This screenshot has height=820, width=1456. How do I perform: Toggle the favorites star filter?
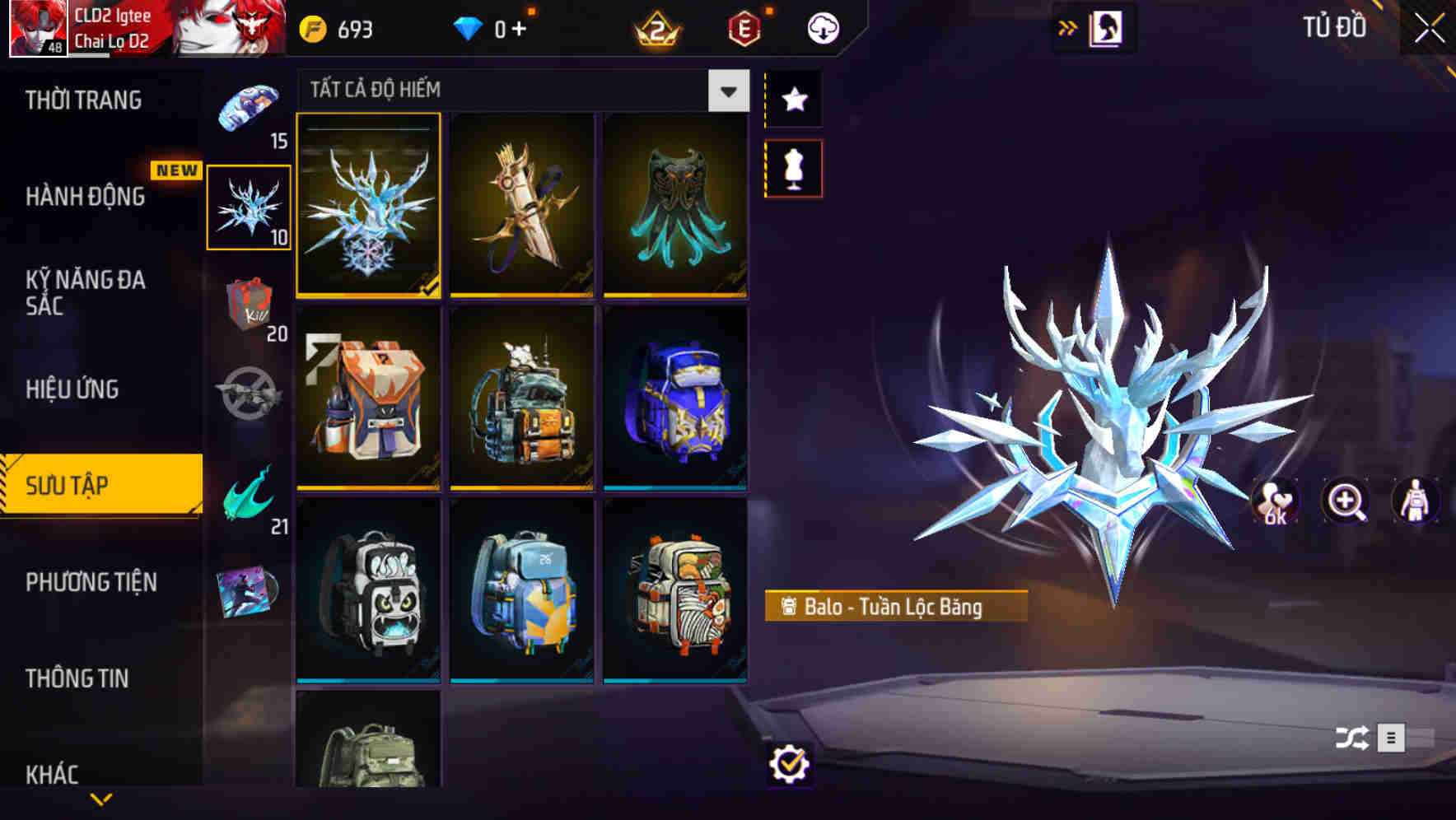(793, 100)
